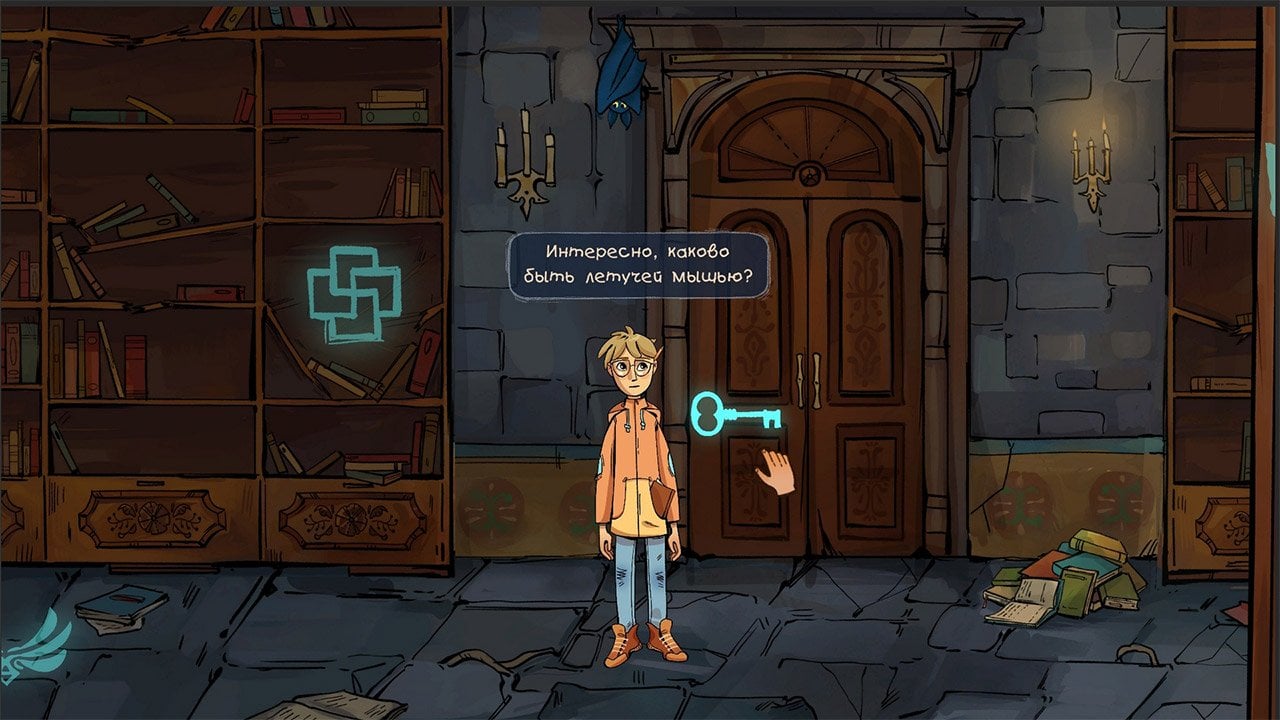Image resolution: width=1280 pixels, height=720 pixels.
Task: Select the glowing interlocking squares symbol
Action: (352, 291)
